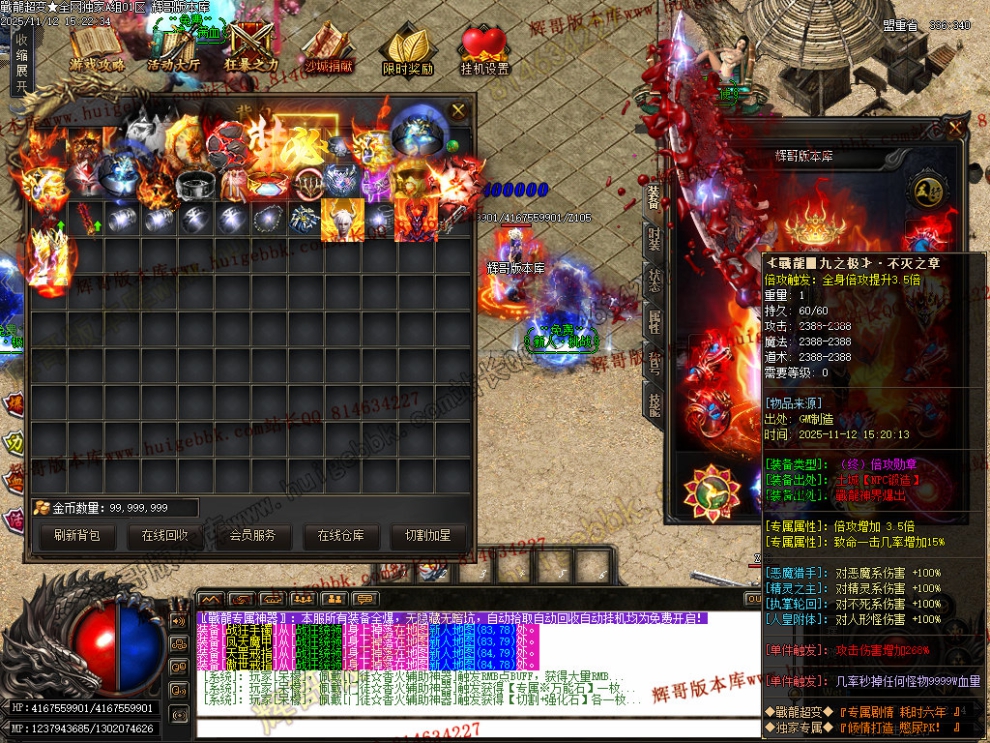Toggle the 收缩展开 collapse button
Image resolution: width=990 pixels, height=743 pixels.
click(21, 64)
